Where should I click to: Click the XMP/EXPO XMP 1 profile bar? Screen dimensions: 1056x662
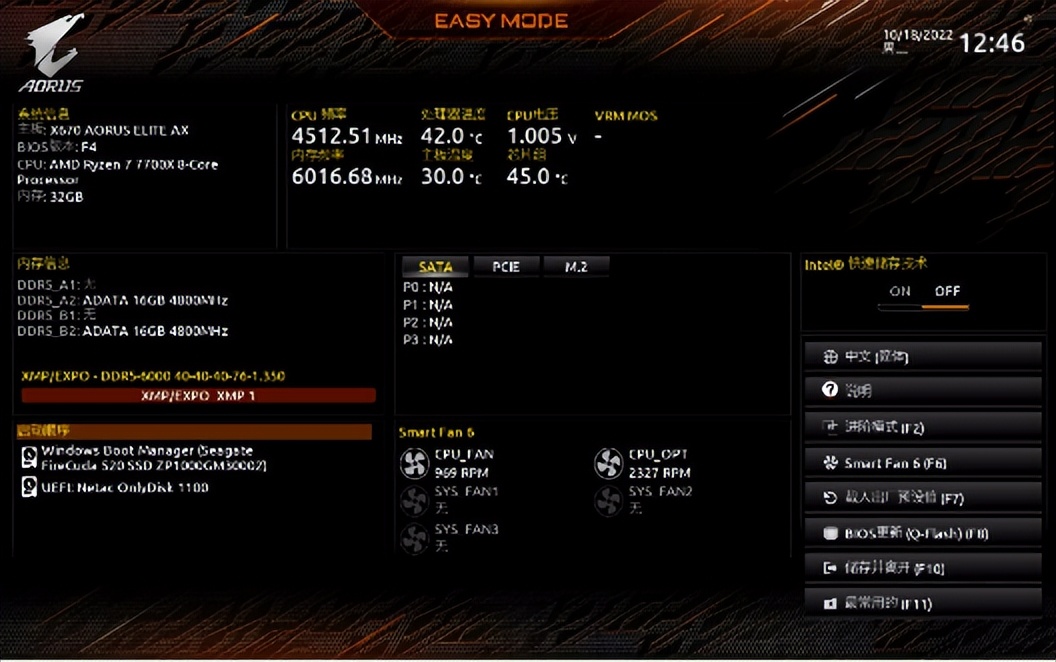198,396
